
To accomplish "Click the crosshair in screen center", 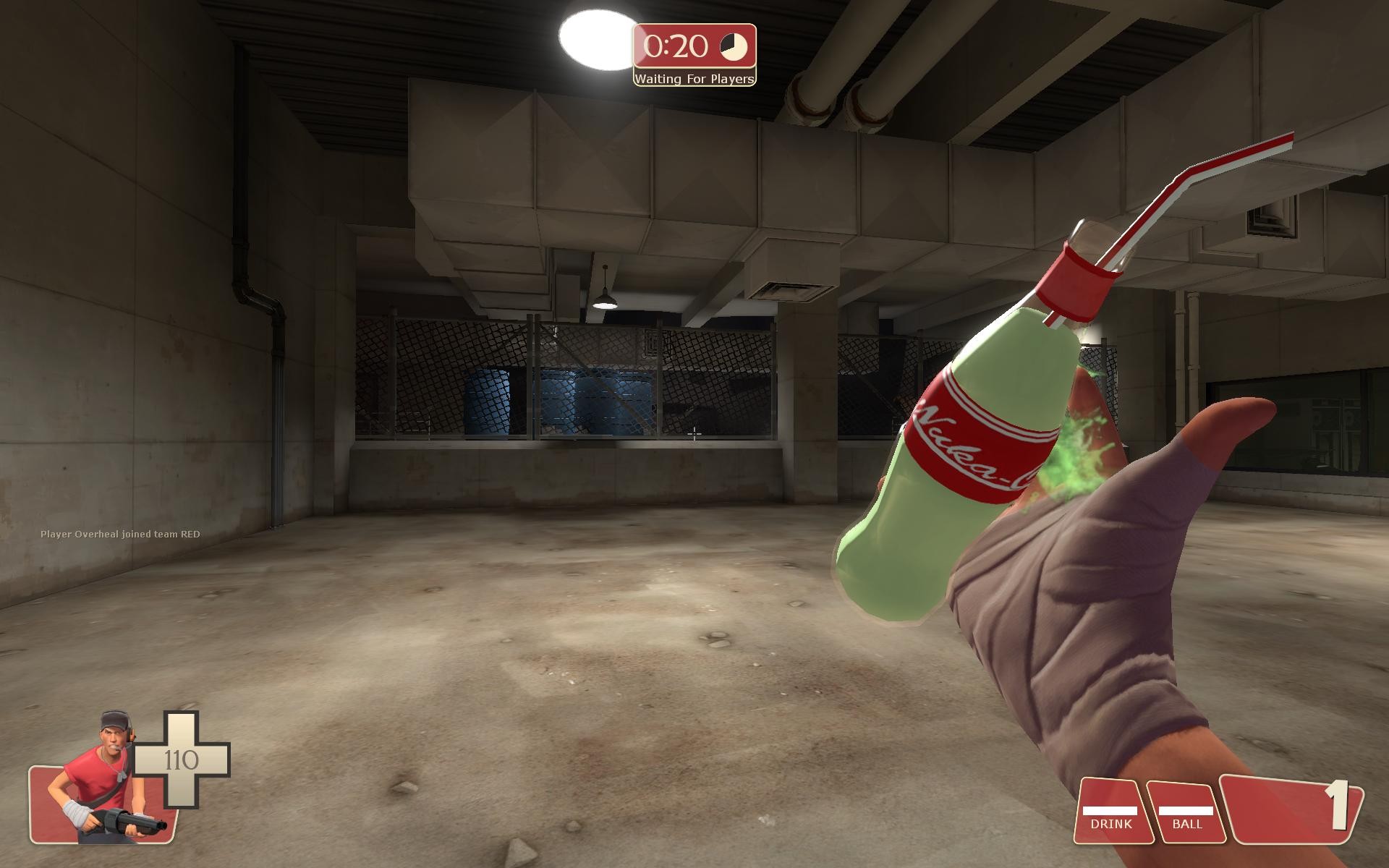I will (693, 434).
